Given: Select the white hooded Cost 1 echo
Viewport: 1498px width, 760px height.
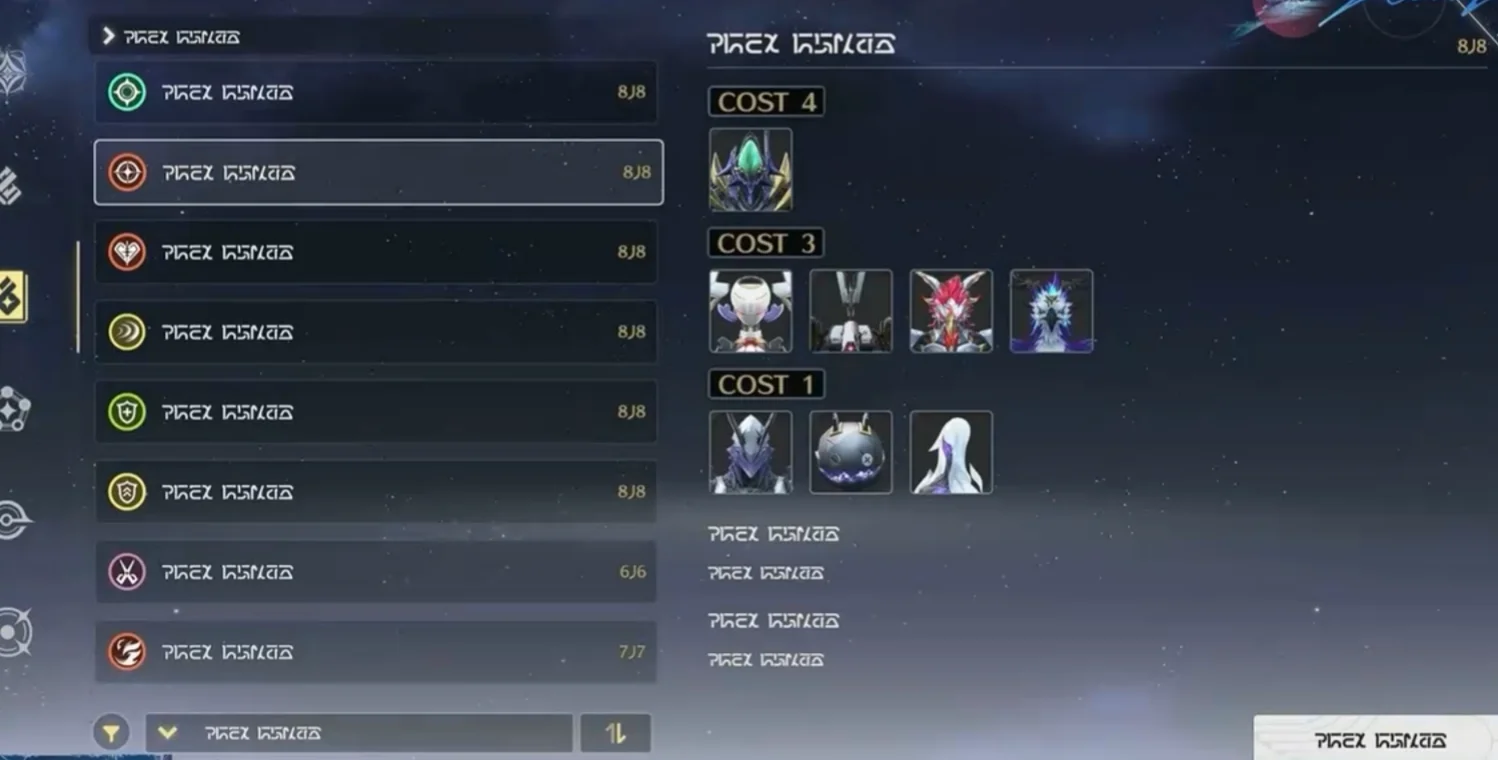Looking at the screenshot, I should [x=951, y=452].
